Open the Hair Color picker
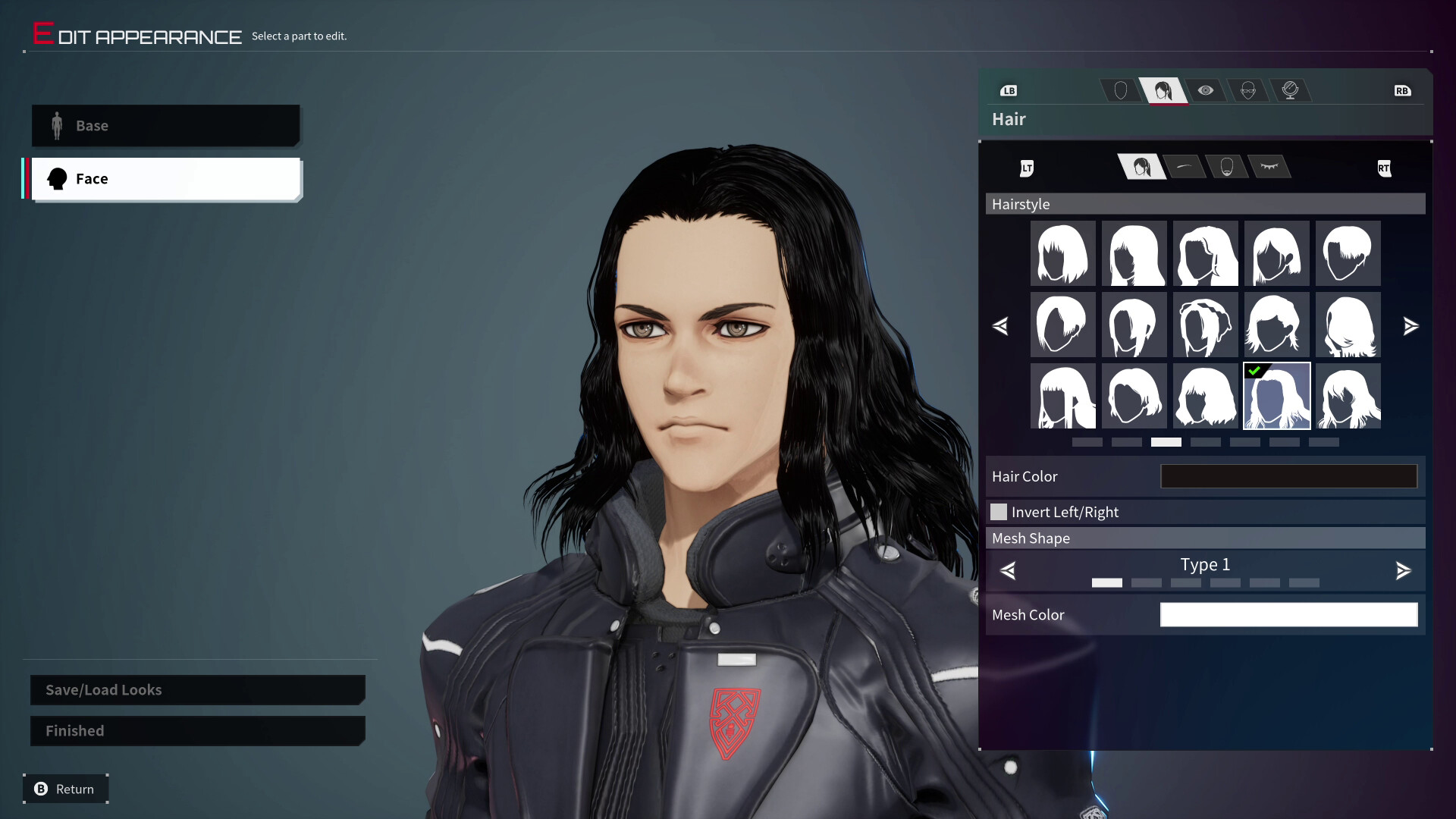1456x819 pixels. [x=1289, y=476]
